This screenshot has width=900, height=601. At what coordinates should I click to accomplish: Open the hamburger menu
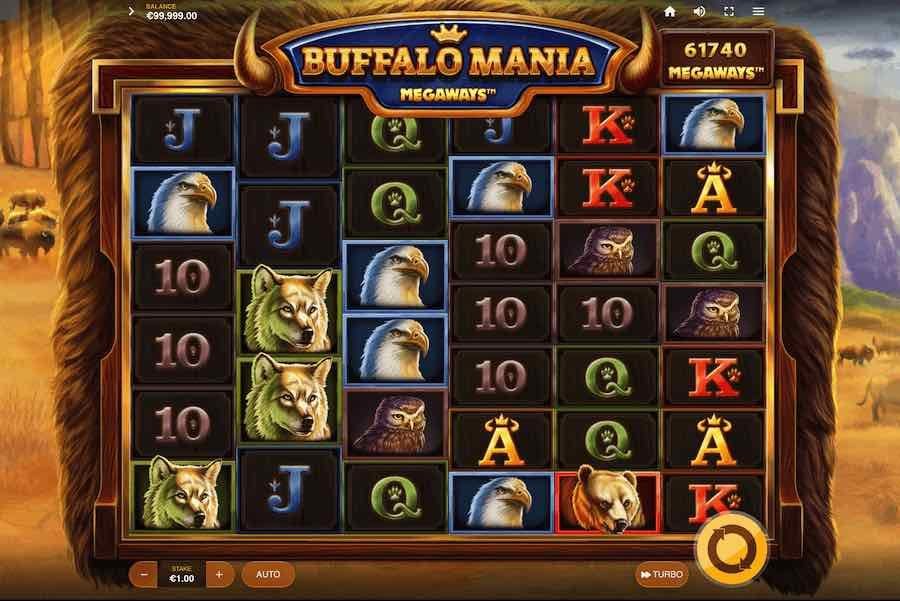758,12
